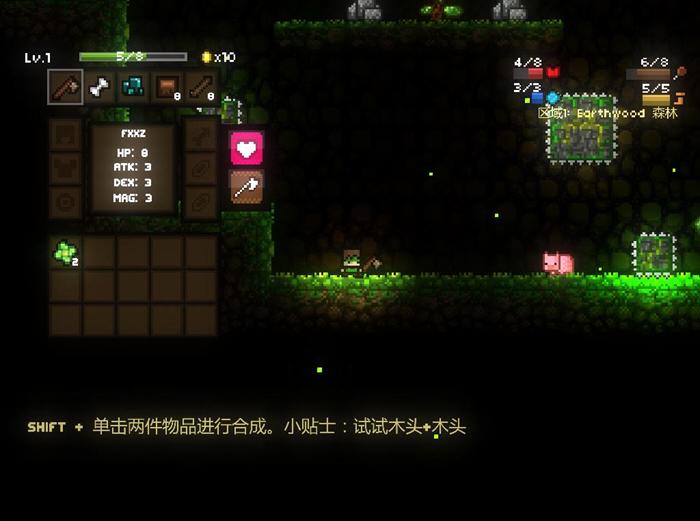Pick the wood block hotbar slot
This screenshot has width=700, height=521.
[166, 88]
